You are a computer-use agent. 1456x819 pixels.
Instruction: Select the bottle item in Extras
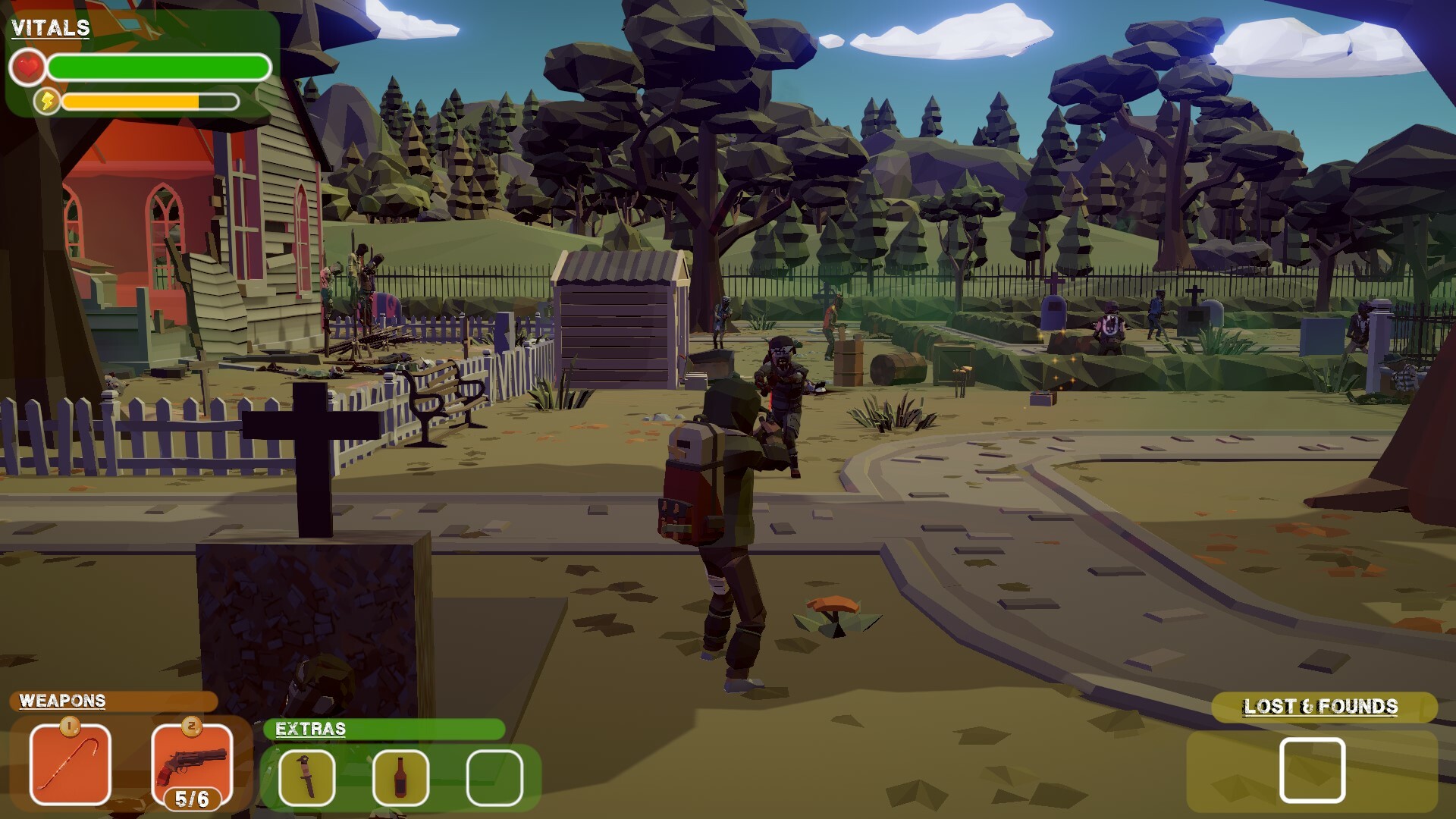click(x=400, y=777)
